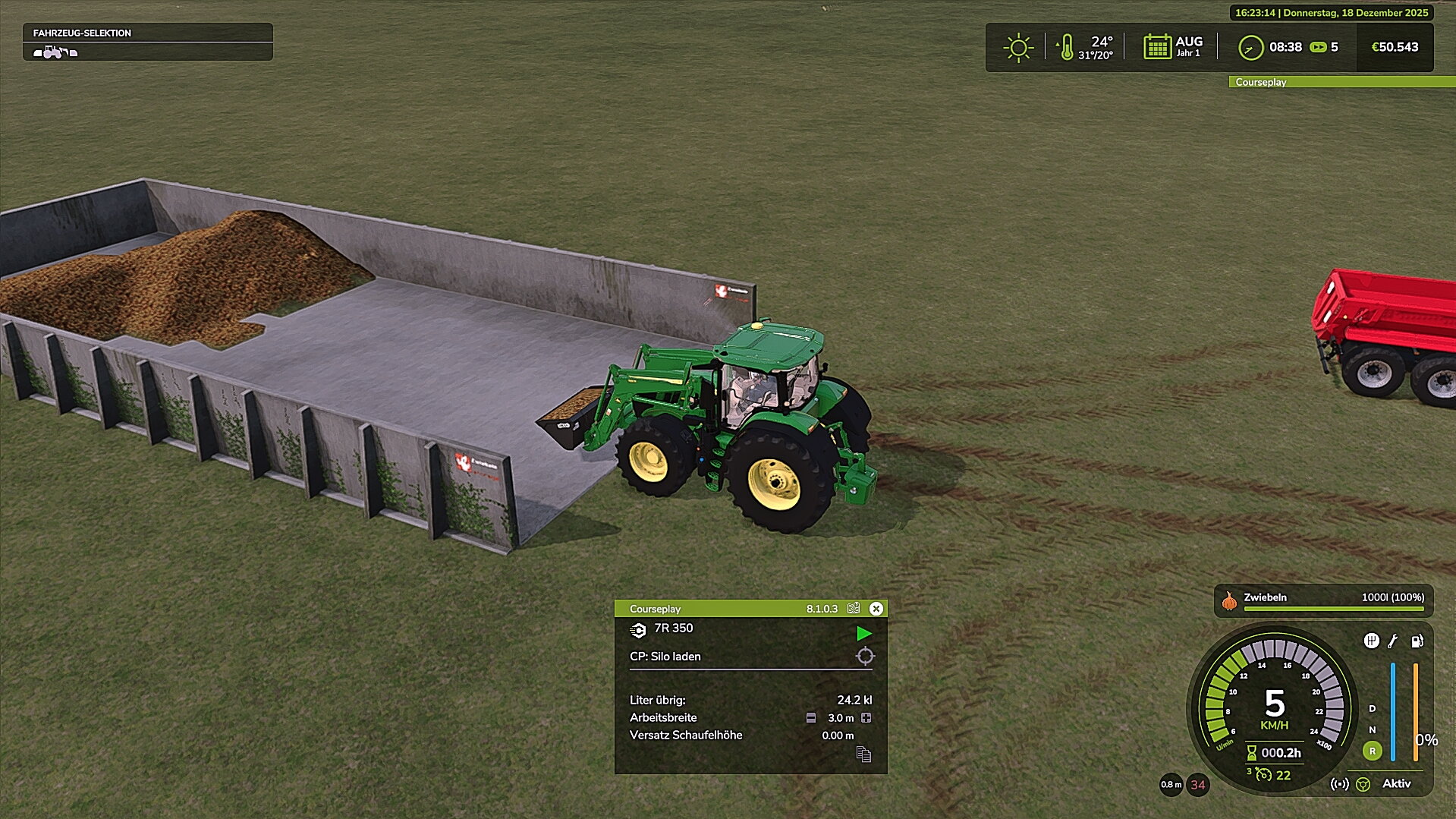Click the Courseplay logo next to 7R 350

[638, 630]
